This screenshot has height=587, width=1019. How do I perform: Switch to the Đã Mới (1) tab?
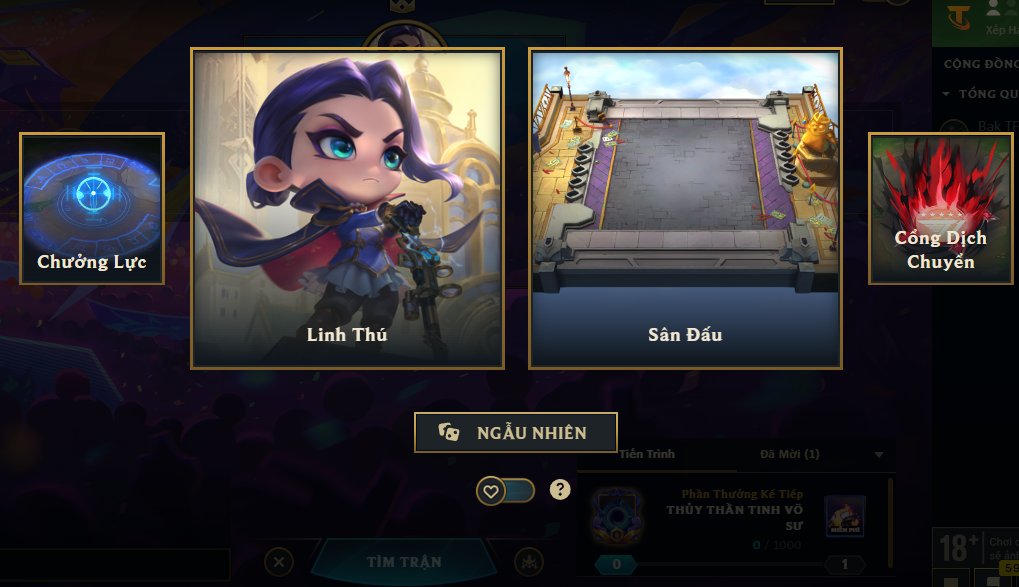pos(789,454)
